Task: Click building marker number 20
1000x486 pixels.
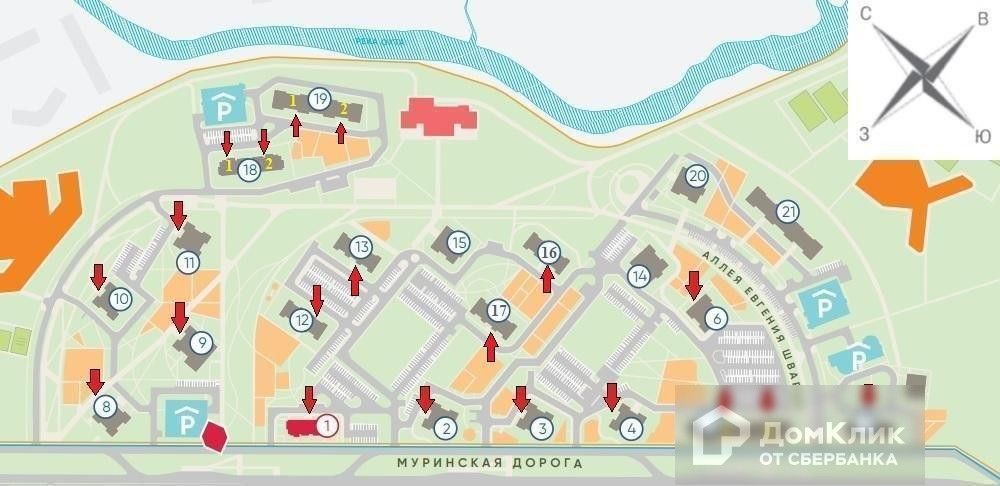Action: (698, 177)
